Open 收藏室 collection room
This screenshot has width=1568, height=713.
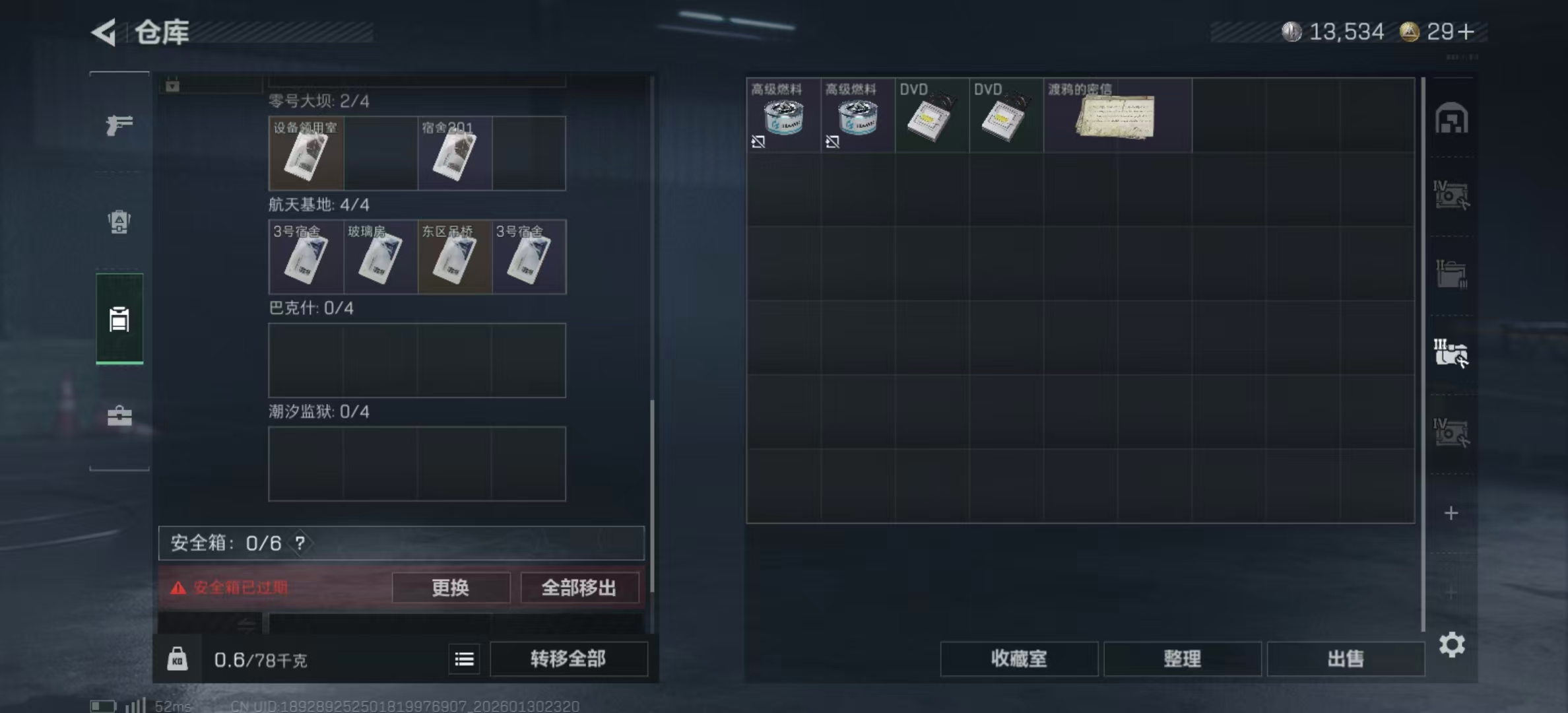coord(1019,659)
